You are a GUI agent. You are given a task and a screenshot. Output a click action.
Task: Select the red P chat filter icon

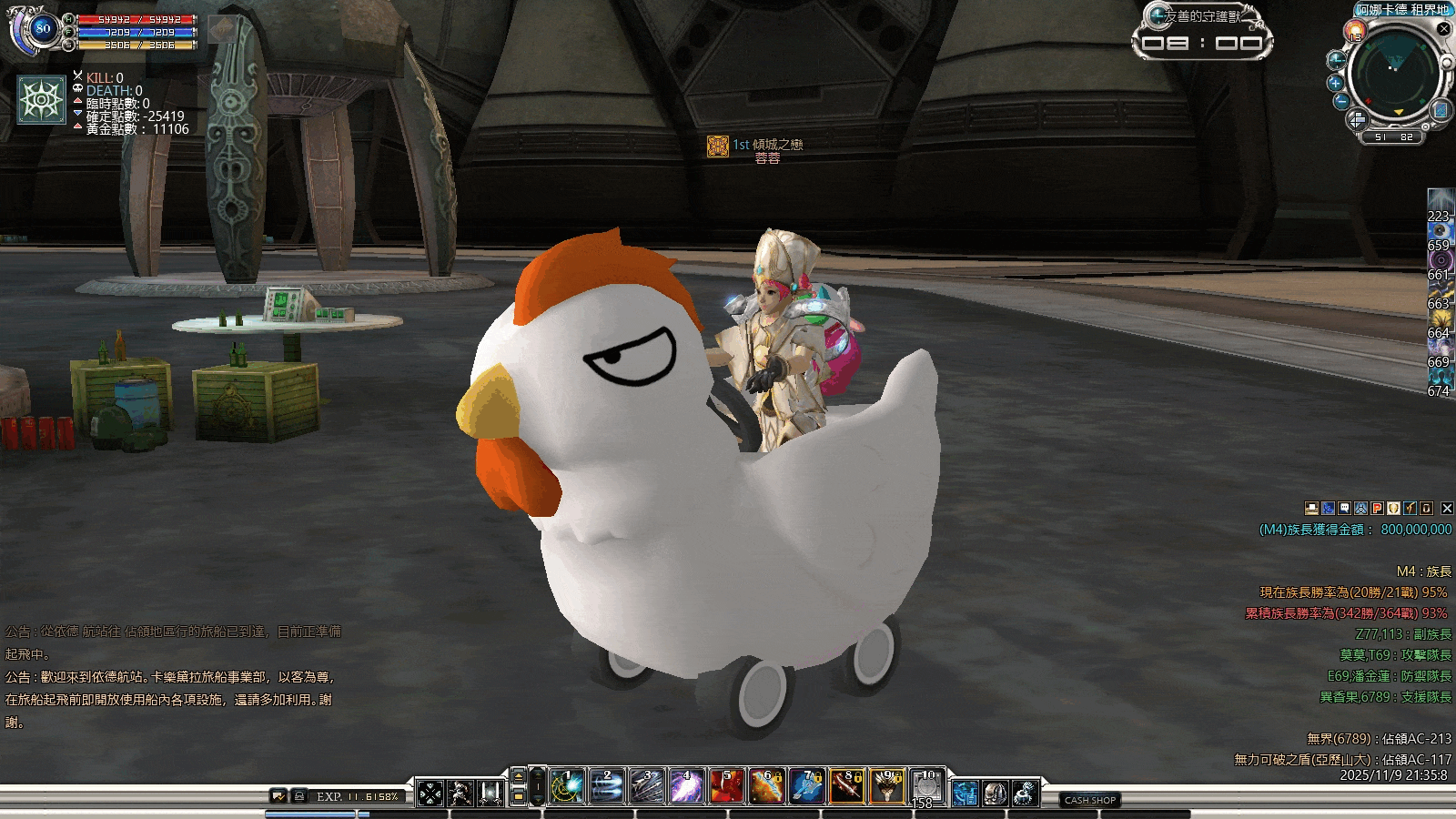tap(1377, 509)
